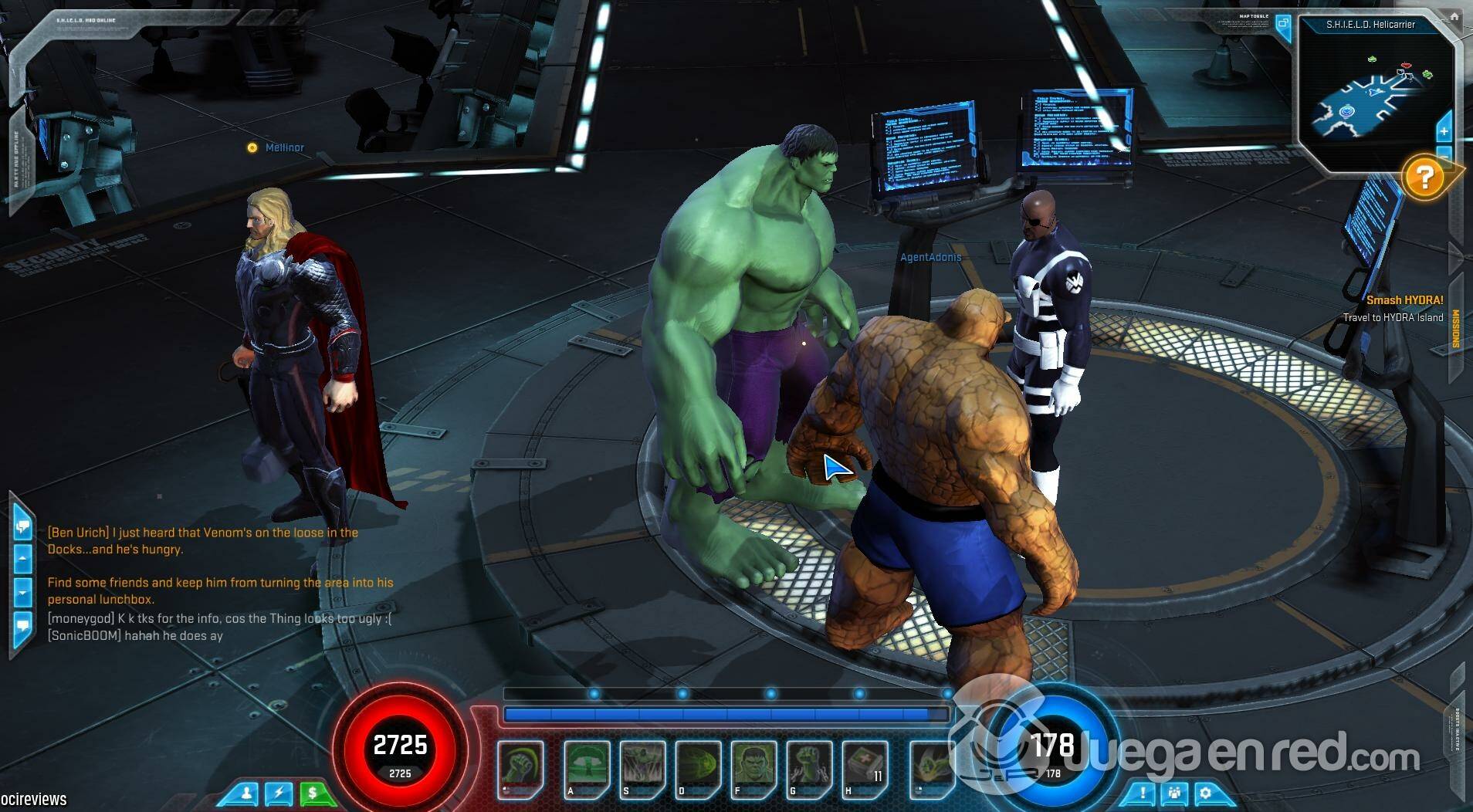This screenshot has width=1473, height=812.
Task: Open the exclamation mark missions button
Action: (1143, 793)
